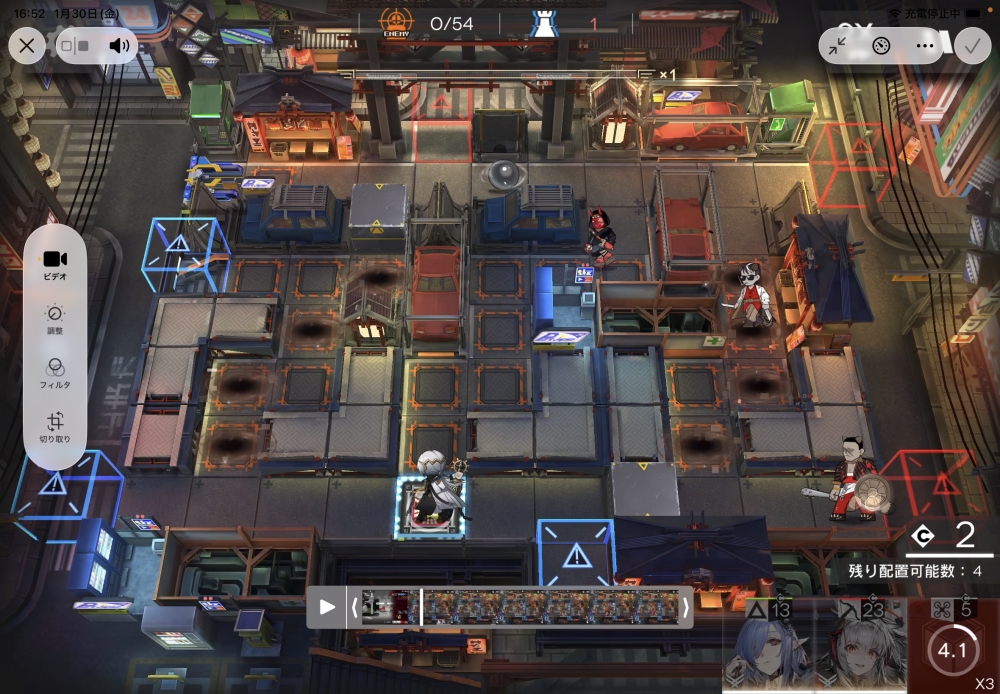Toggle the video sound speaker icon
Image resolution: width=1000 pixels, height=694 pixels.
point(120,45)
